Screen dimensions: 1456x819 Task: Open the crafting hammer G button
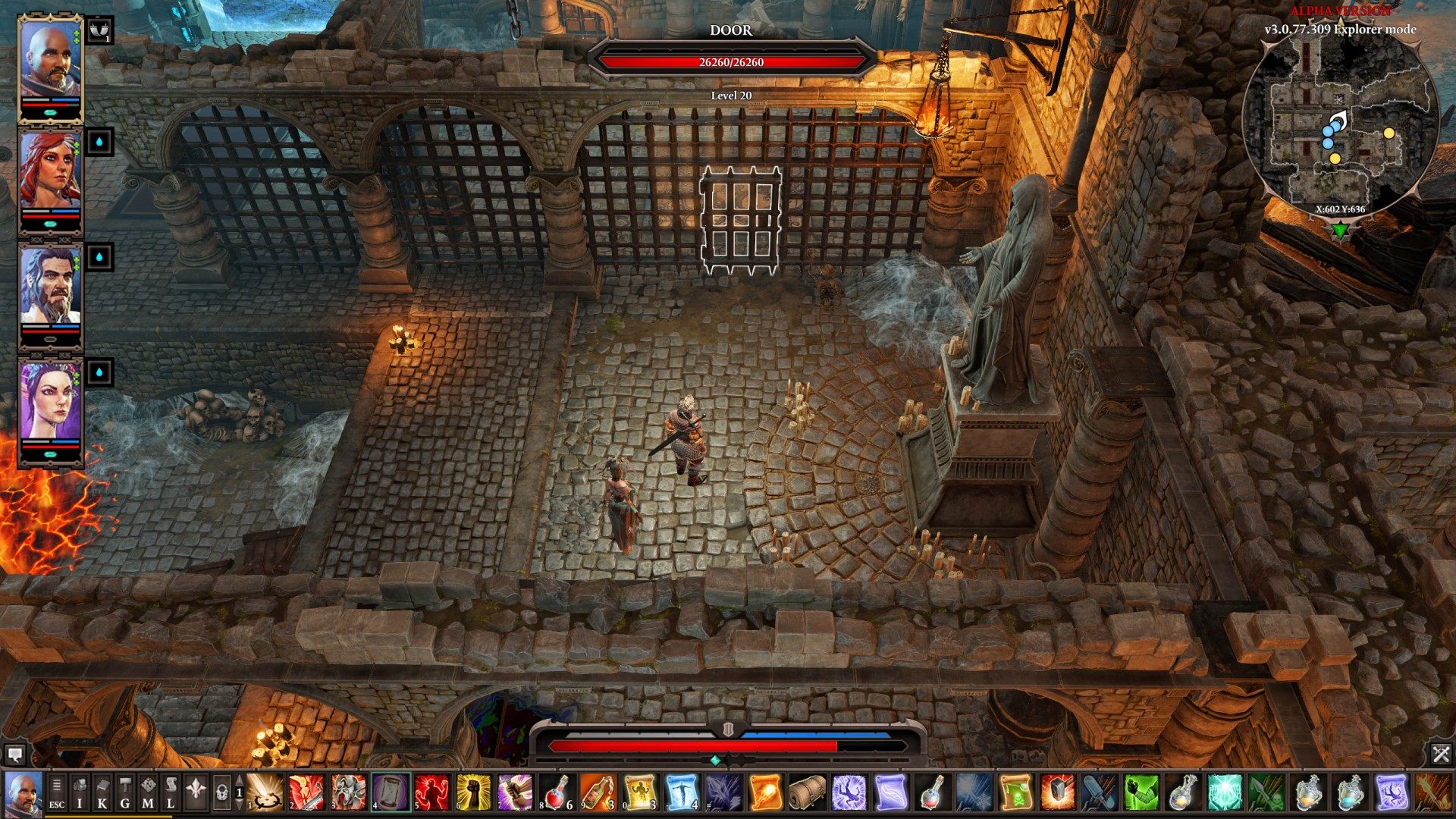(125, 792)
